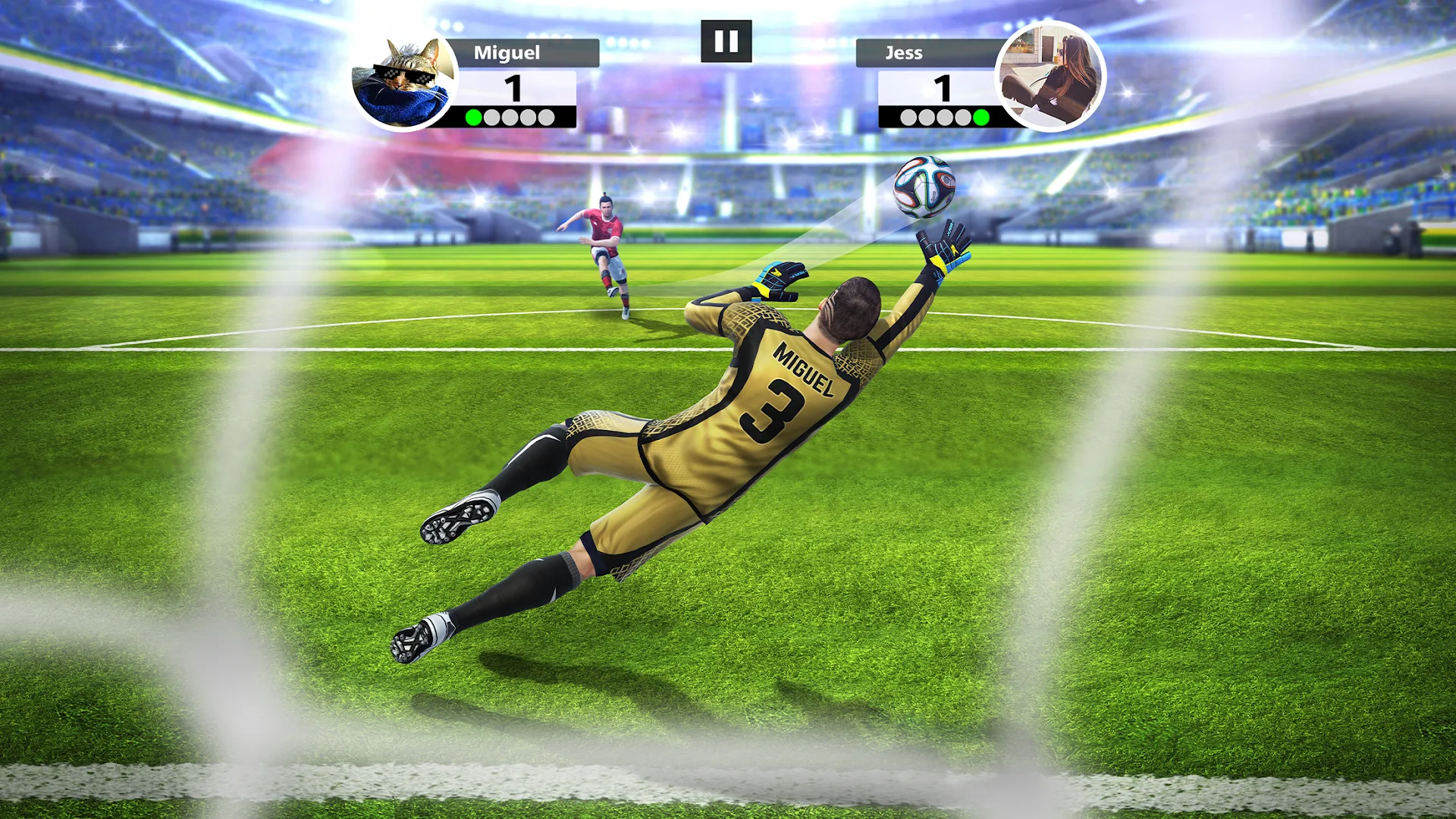Select the Miguel name label
The height and width of the screenshot is (819, 1456).
(506, 52)
